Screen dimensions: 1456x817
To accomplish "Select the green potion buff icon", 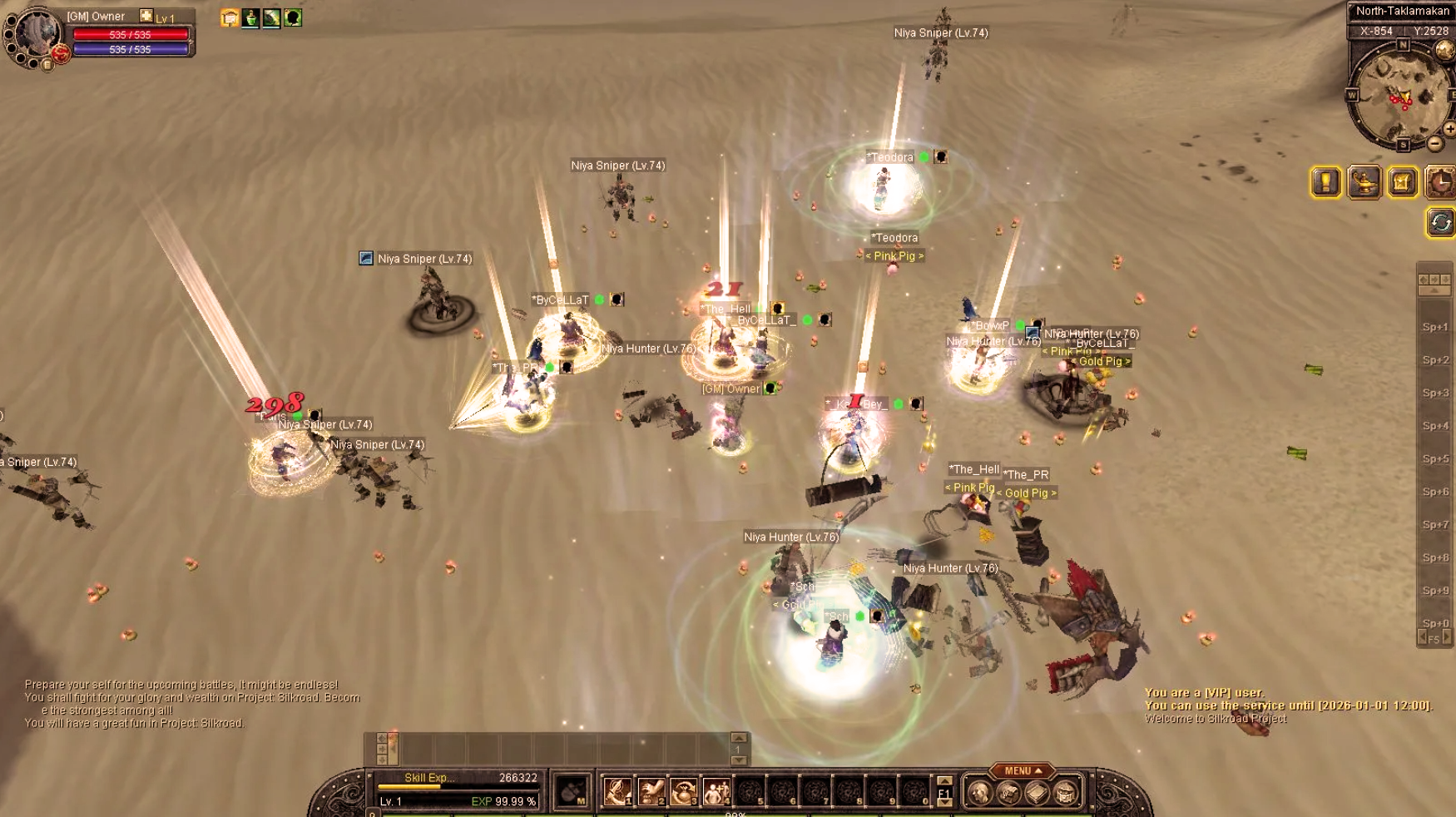I will 250,17.
